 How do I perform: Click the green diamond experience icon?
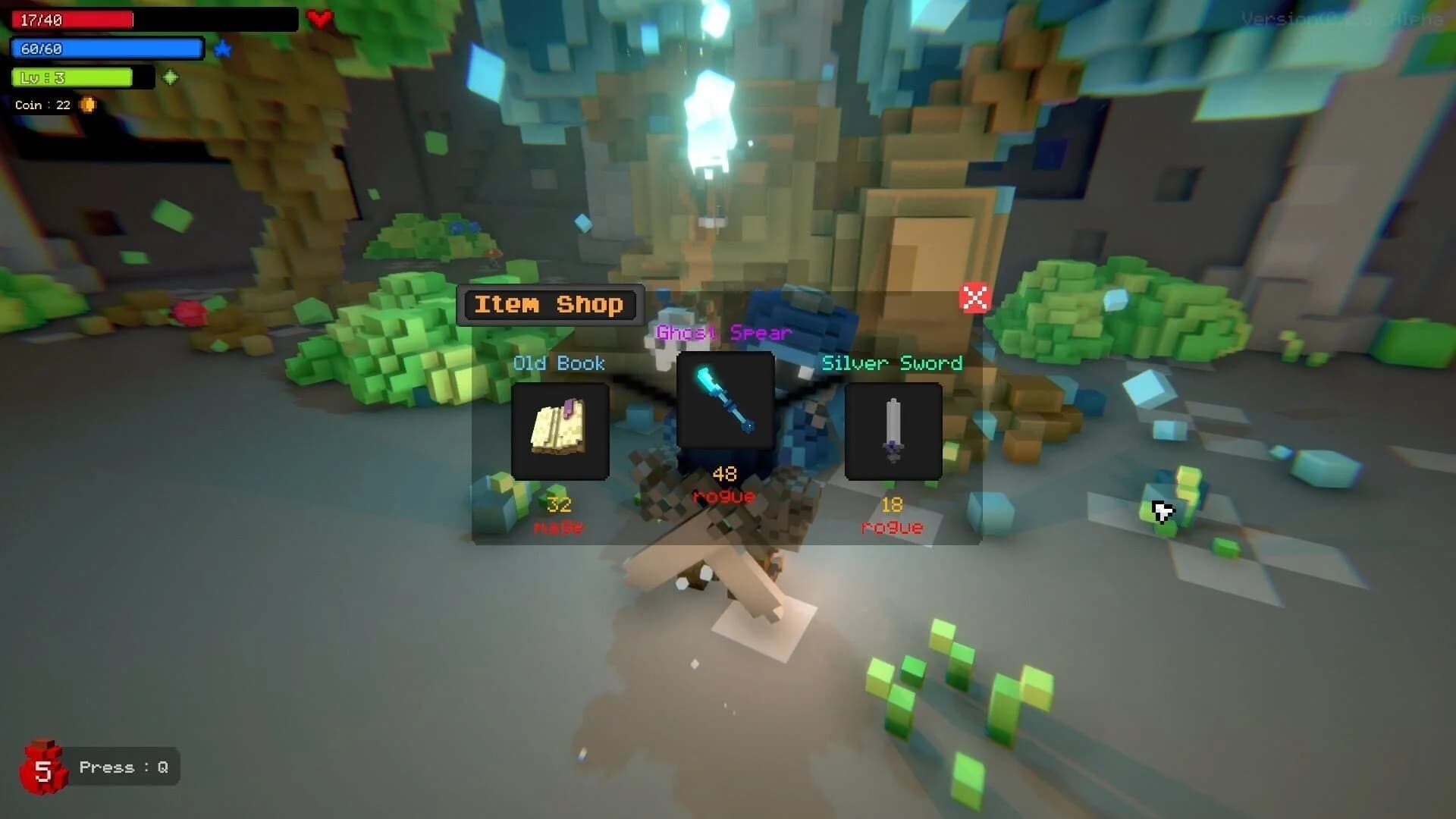click(171, 77)
